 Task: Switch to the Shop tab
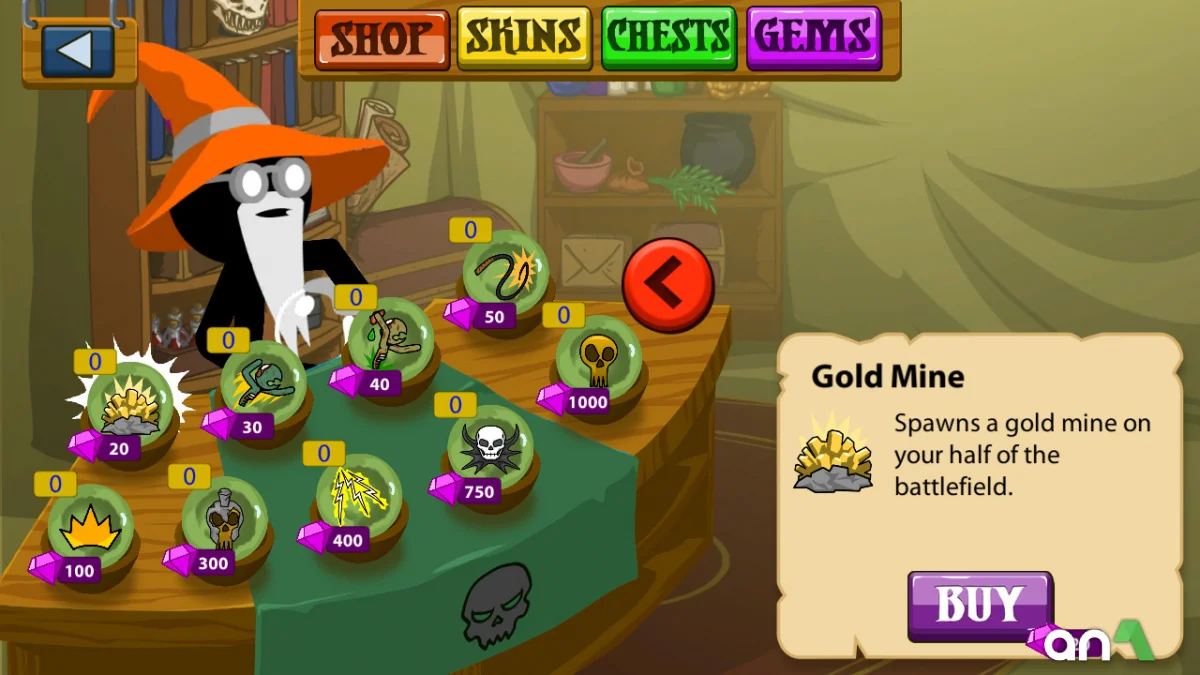click(383, 40)
